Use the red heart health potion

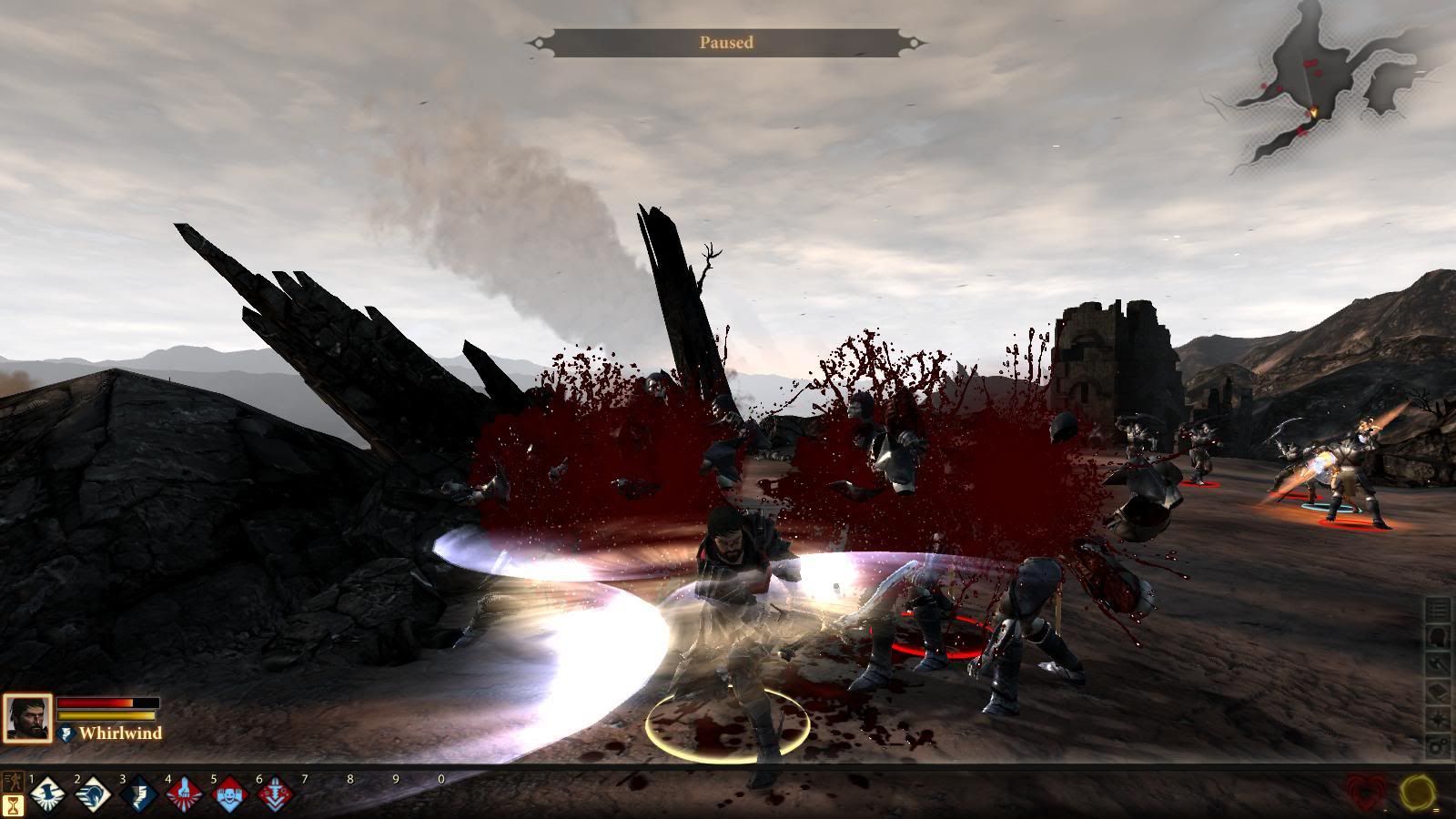(x=1369, y=794)
